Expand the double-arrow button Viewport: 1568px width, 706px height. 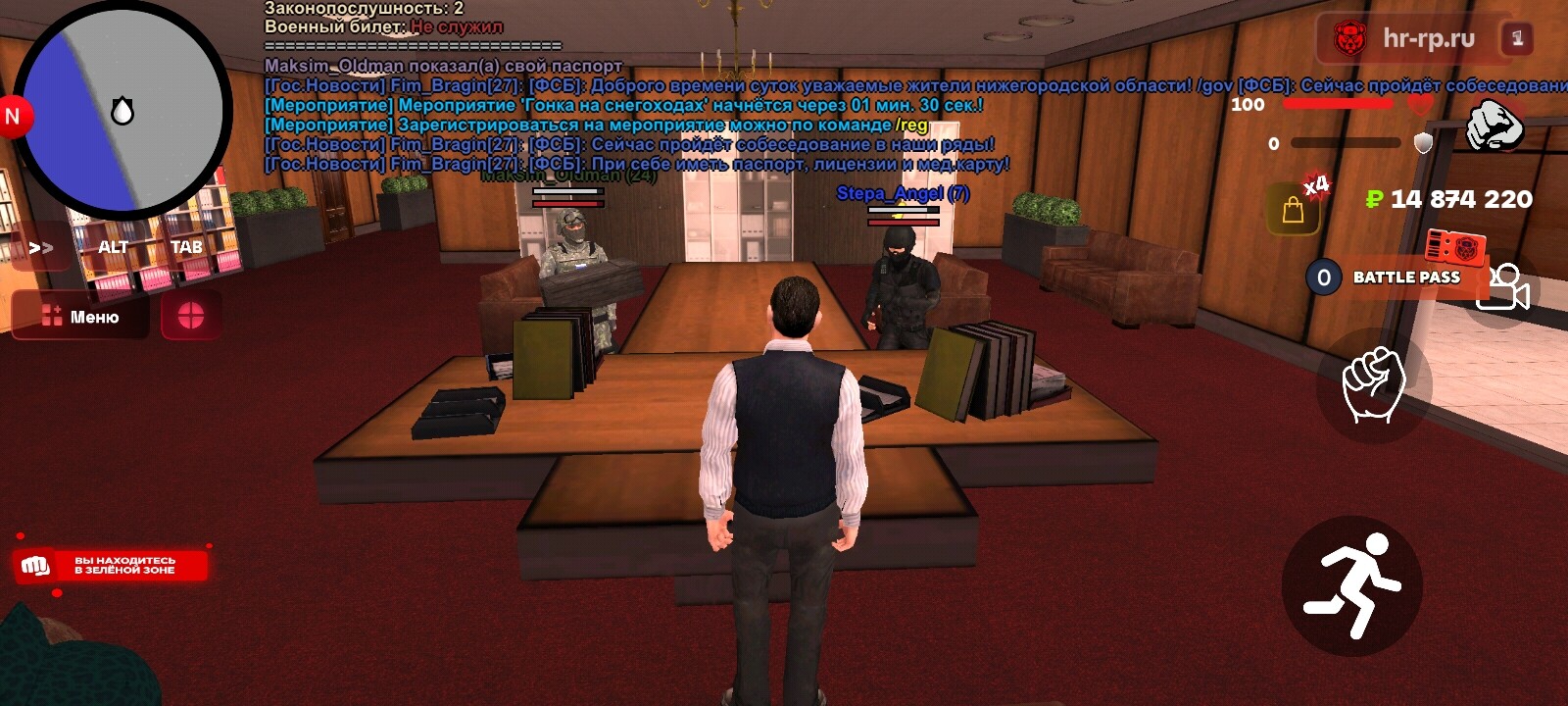click(x=40, y=247)
